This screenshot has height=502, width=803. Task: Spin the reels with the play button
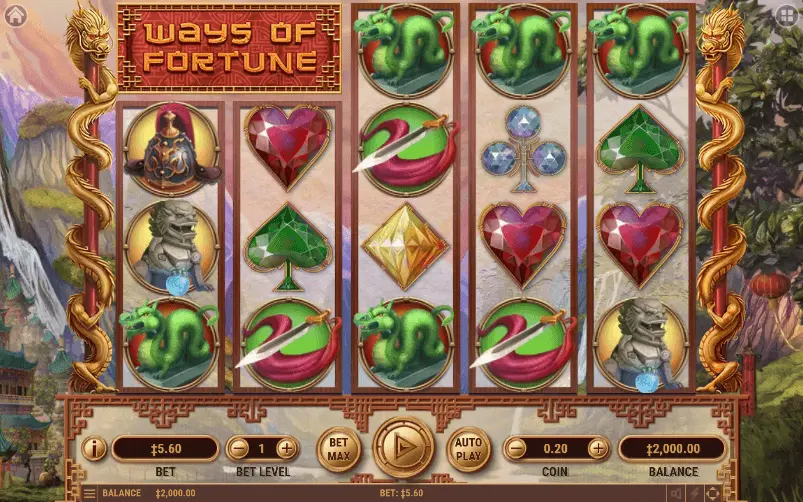pos(404,447)
